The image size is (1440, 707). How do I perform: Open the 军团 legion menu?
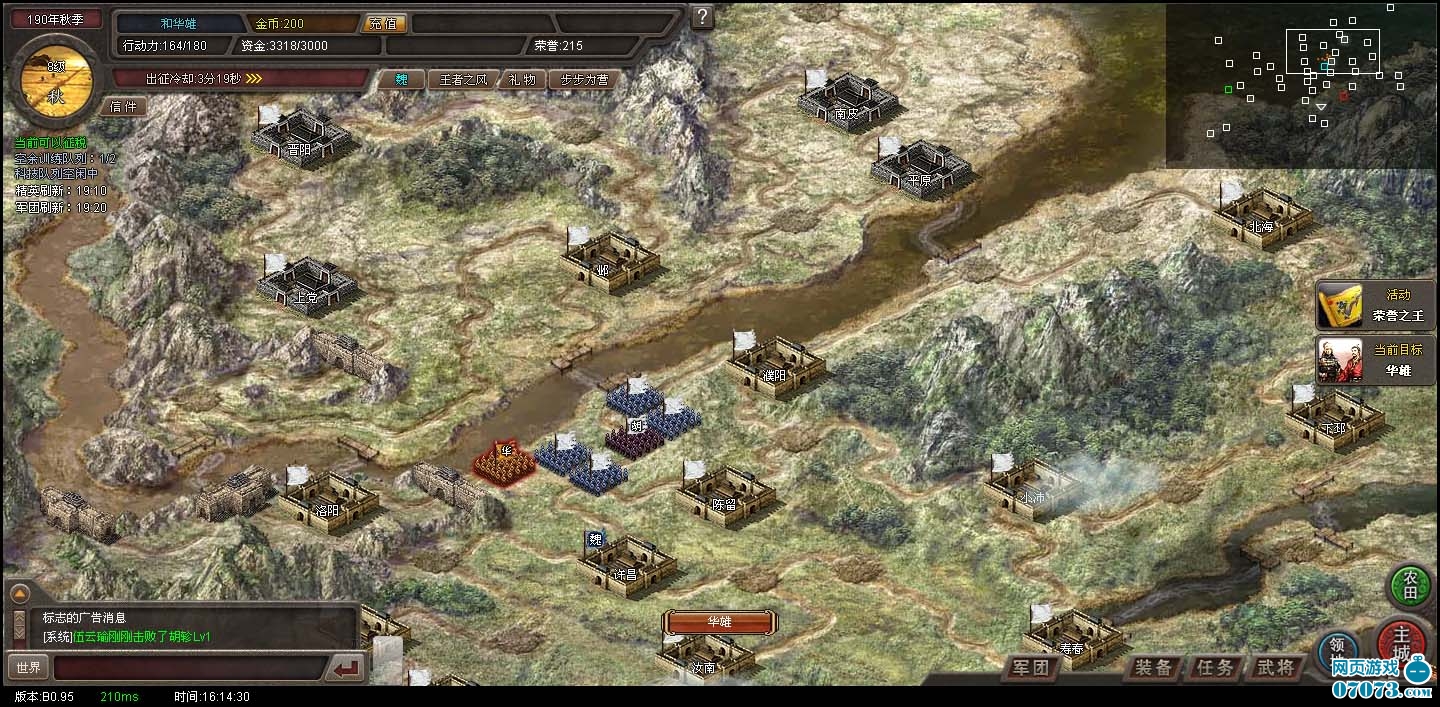(1030, 668)
